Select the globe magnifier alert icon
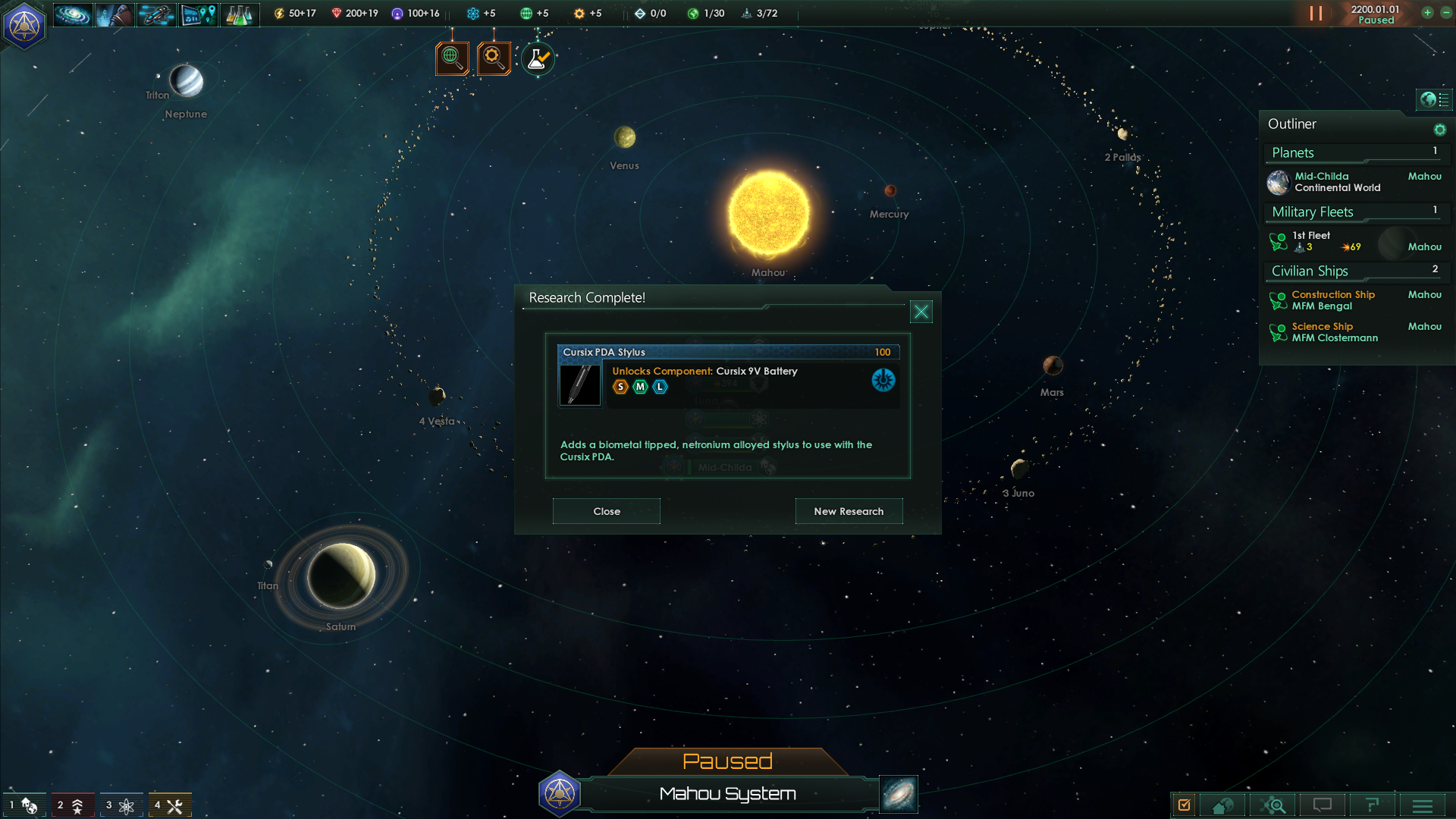 [x=452, y=58]
